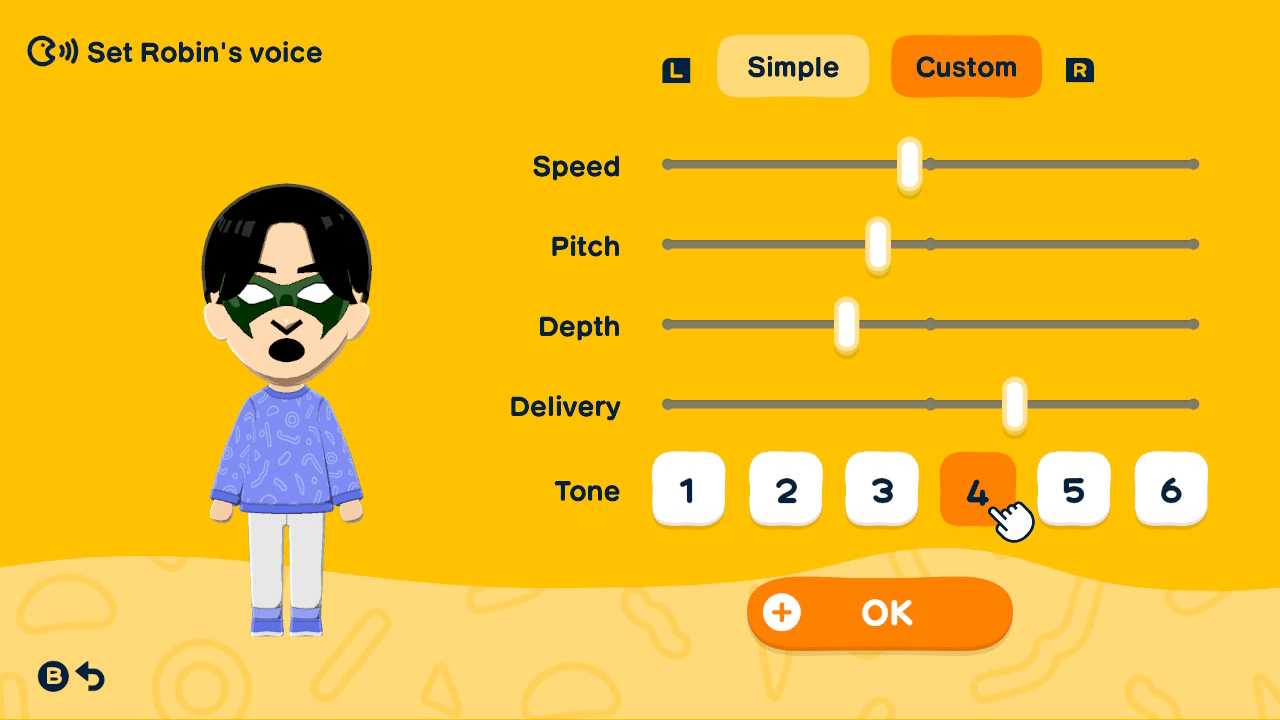The width and height of the screenshot is (1280, 720).
Task: Click the Pitch slider handle
Action: point(876,243)
